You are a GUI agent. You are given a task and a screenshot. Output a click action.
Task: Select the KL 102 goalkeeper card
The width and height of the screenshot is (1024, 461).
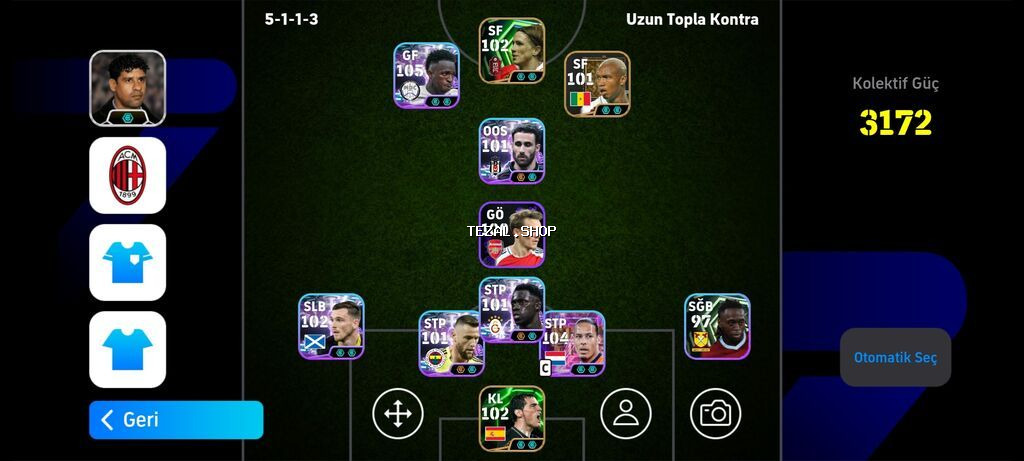pyautogui.click(x=512, y=418)
